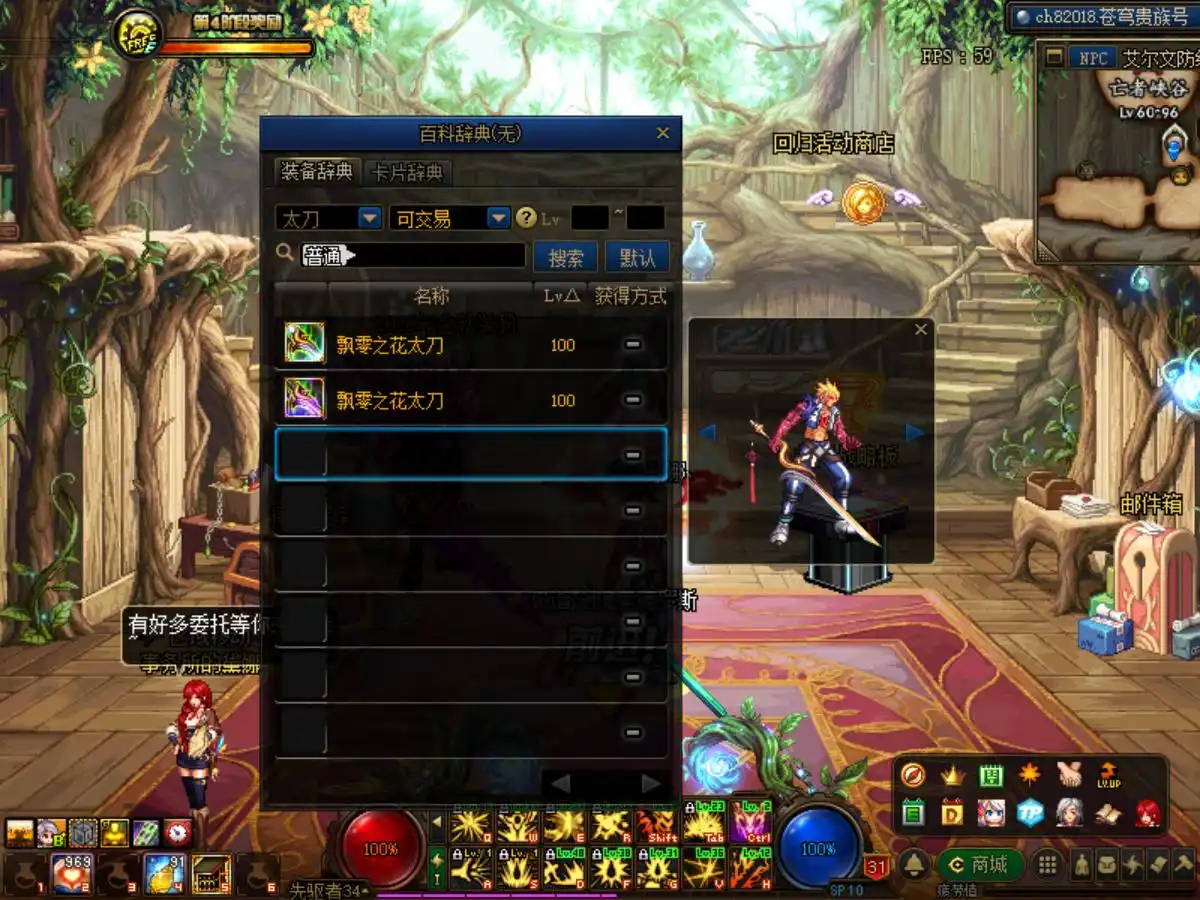
Task: Click the bell notification icon
Action: pos(914,865)
